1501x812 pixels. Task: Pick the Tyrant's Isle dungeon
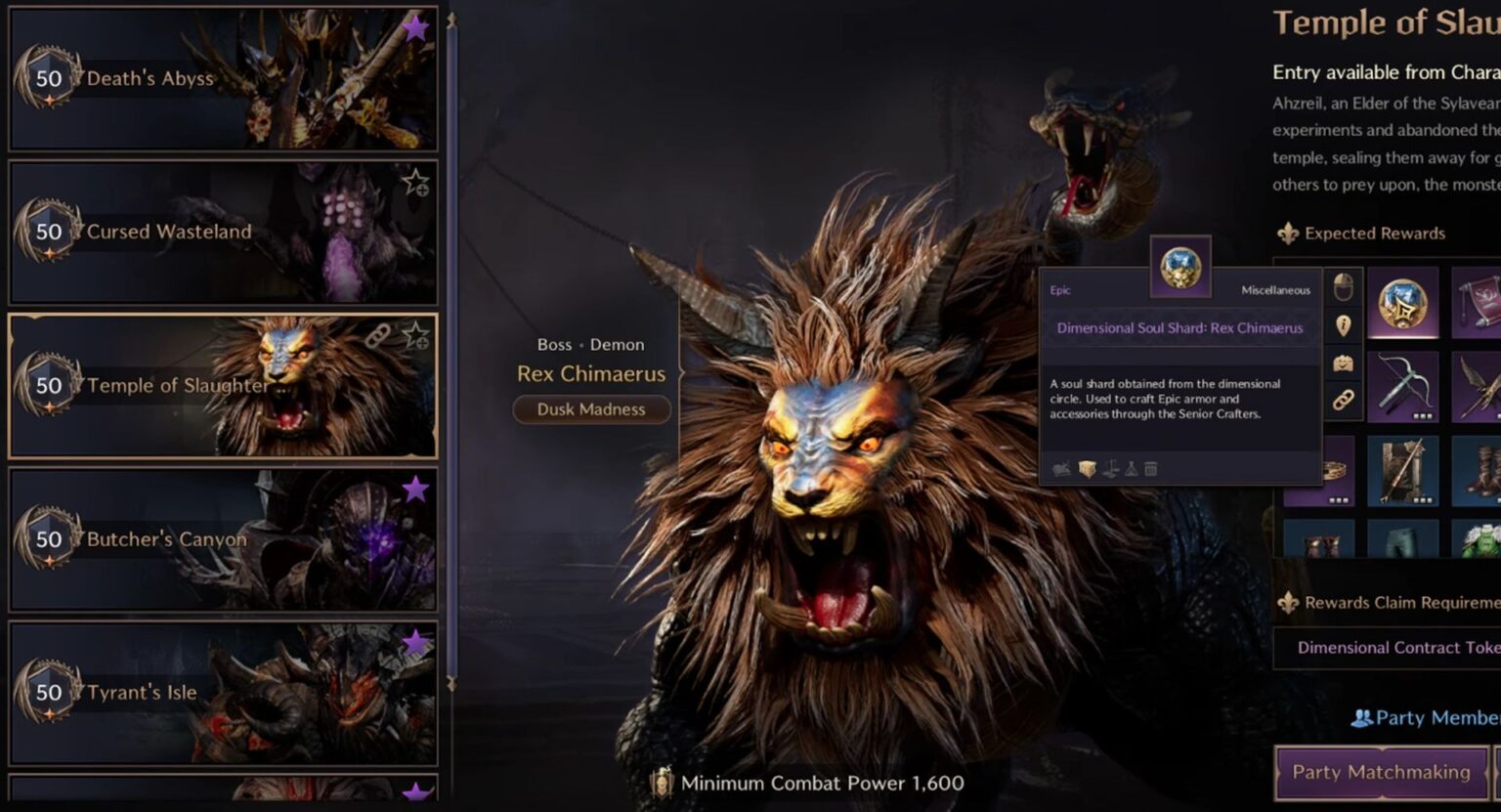coord(223,693)
